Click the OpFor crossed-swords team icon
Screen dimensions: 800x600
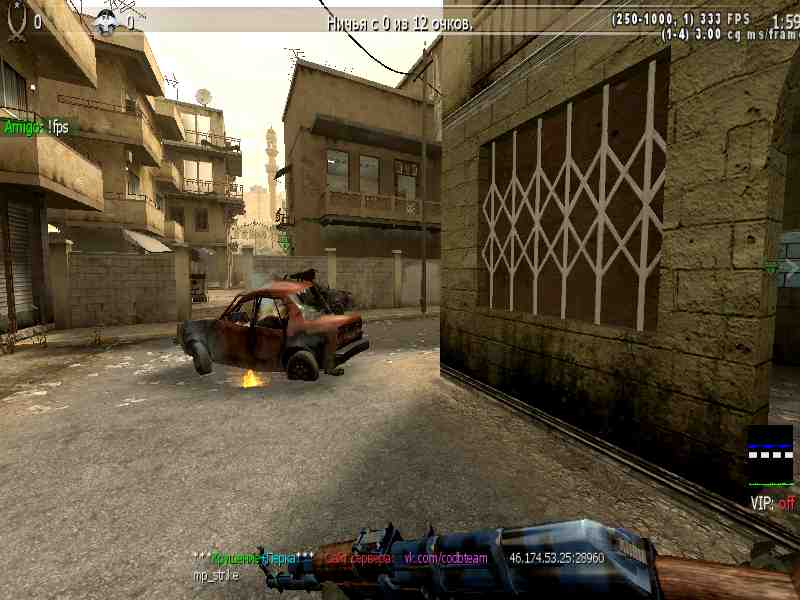pyautogui.click(x=15, y=22)
